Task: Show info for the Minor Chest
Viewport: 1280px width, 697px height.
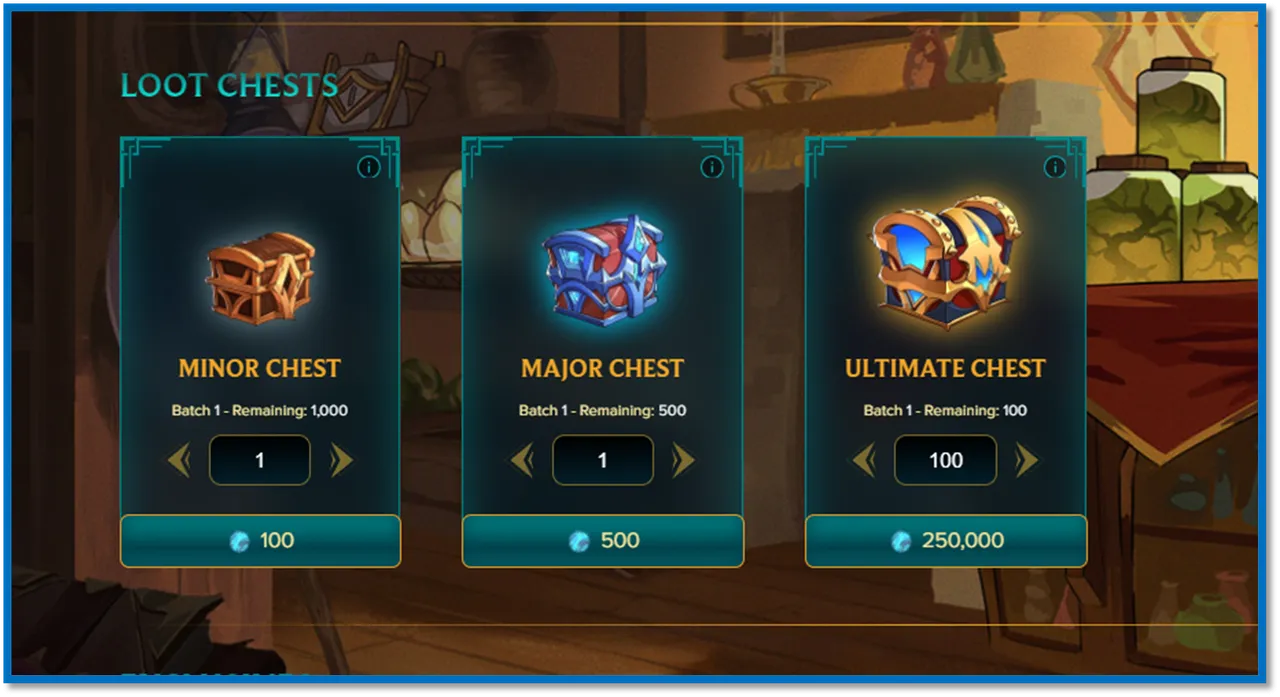Action: point(368,167)
